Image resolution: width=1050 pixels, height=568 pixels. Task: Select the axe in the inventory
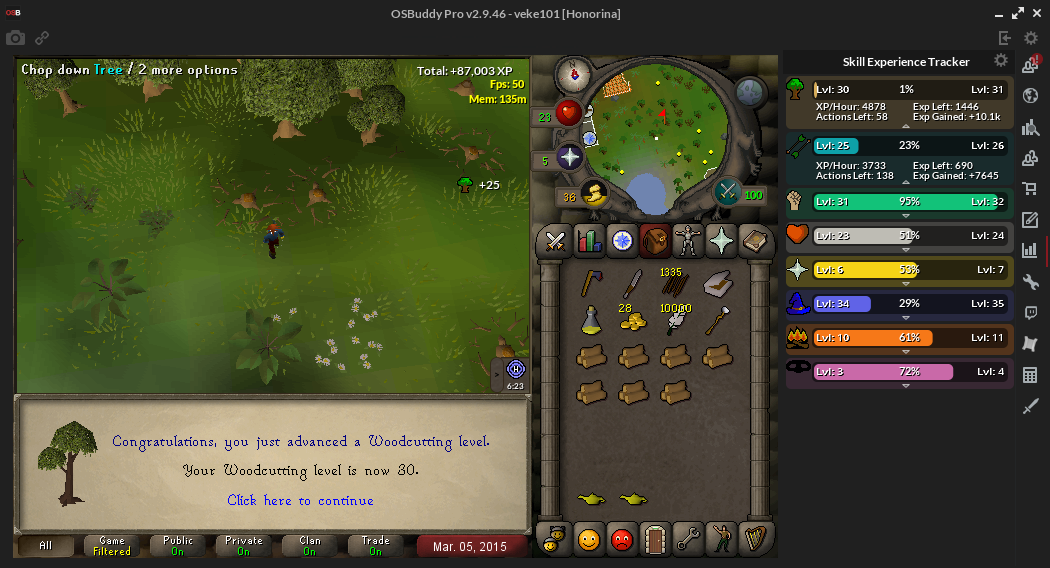pyautogui.click(x=590, y=284)
